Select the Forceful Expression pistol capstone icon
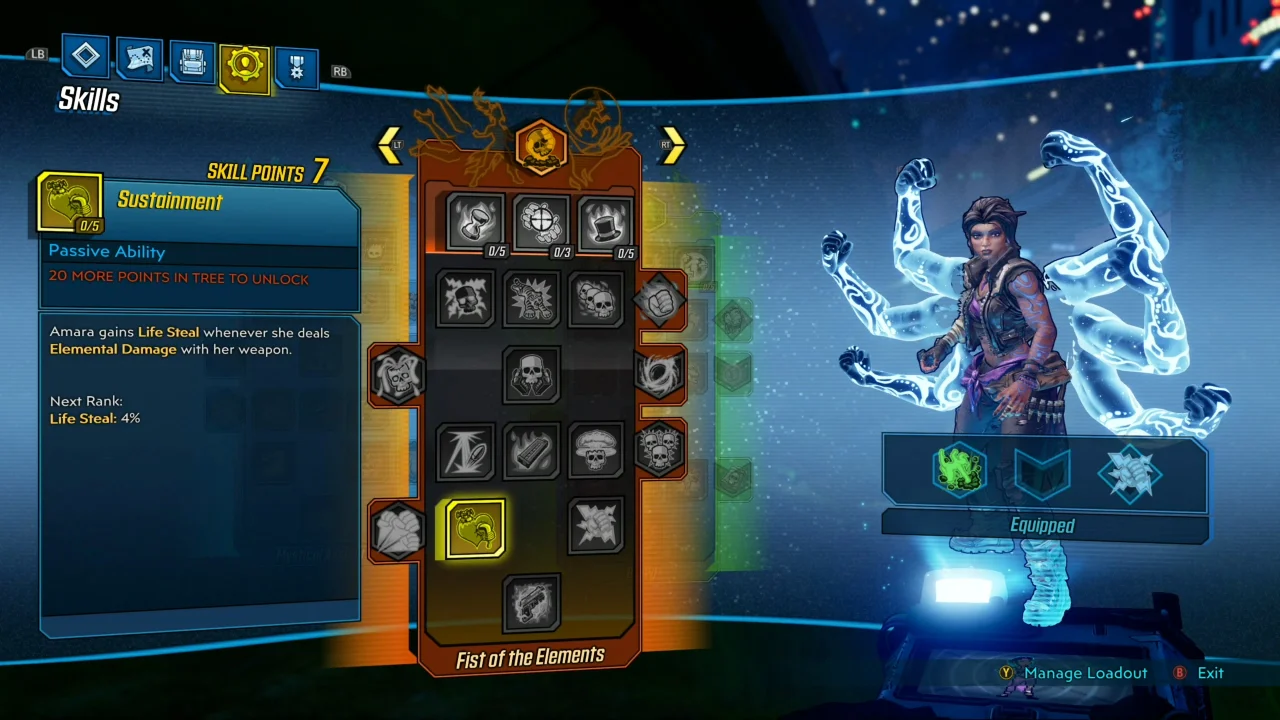Viewport: 1280px width, 720px height. point(531,602)
